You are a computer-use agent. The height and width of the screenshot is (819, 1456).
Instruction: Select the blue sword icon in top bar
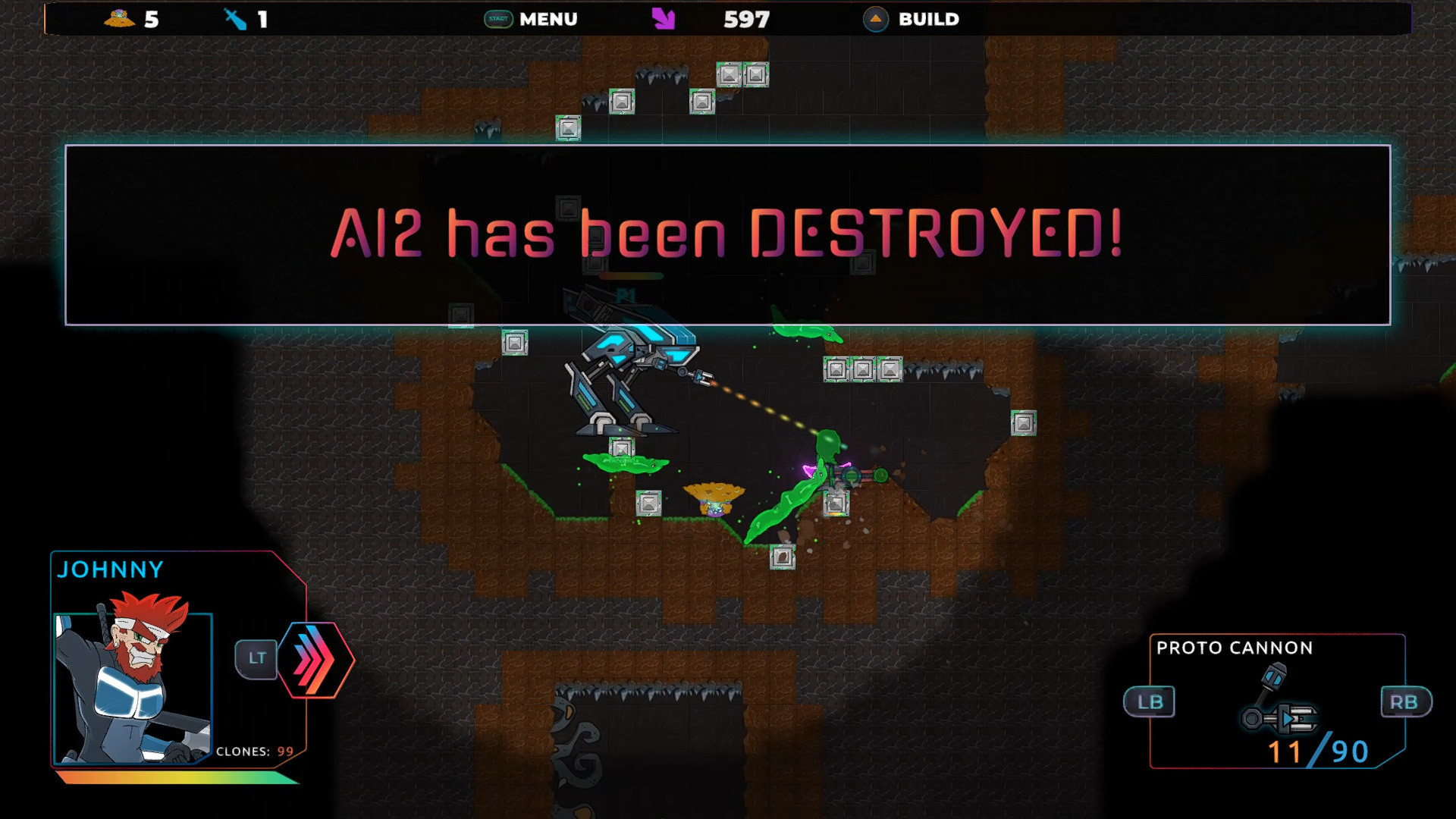click(235, 19)
